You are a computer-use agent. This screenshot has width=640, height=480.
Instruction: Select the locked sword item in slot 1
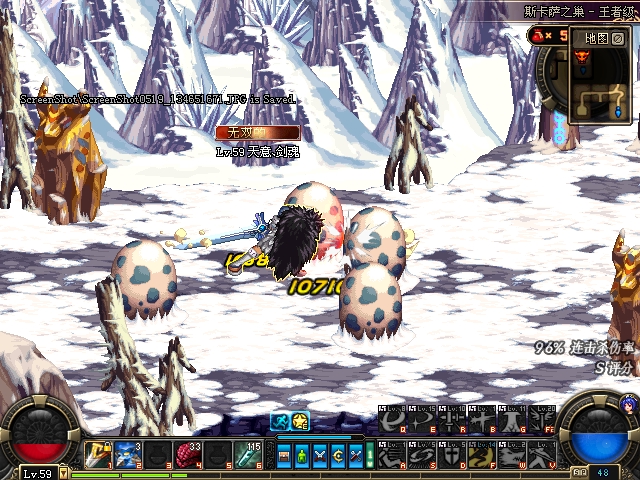point(97,454)
